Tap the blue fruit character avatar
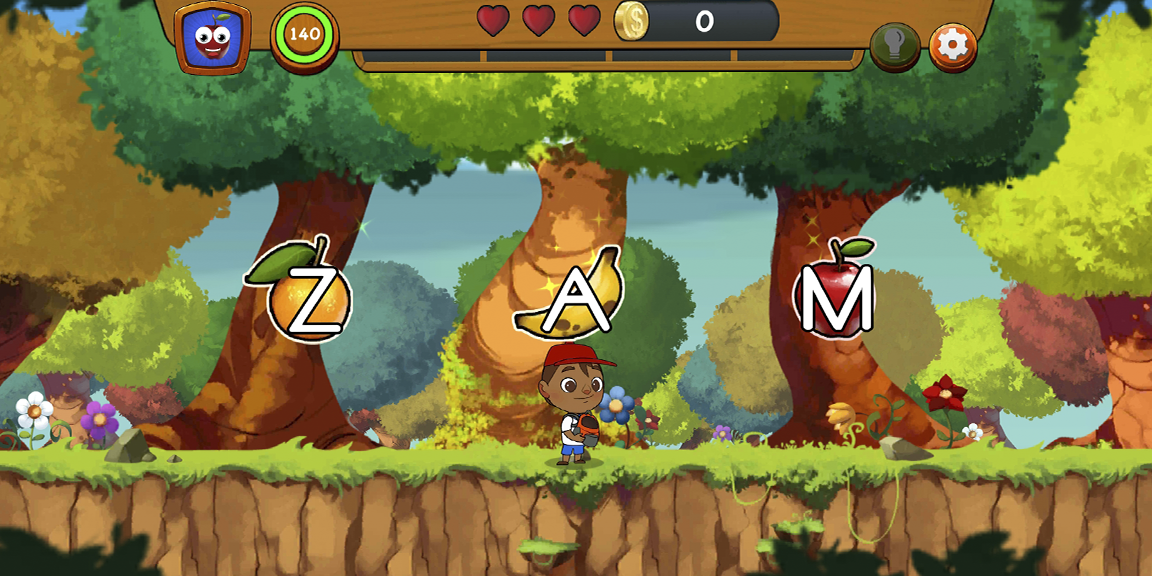This screenshot has width=1152, height=576. (212, 38)
